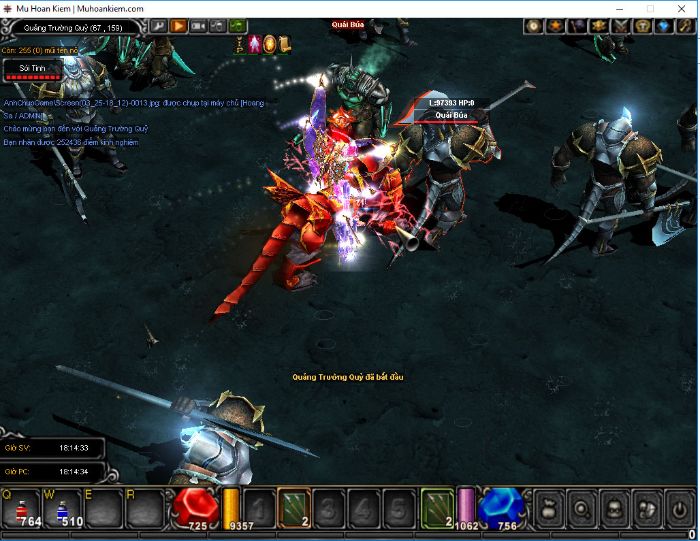This screenshot has height=541, width=700.
Task: Click the wrench settings button
Action: pos(158,26)
